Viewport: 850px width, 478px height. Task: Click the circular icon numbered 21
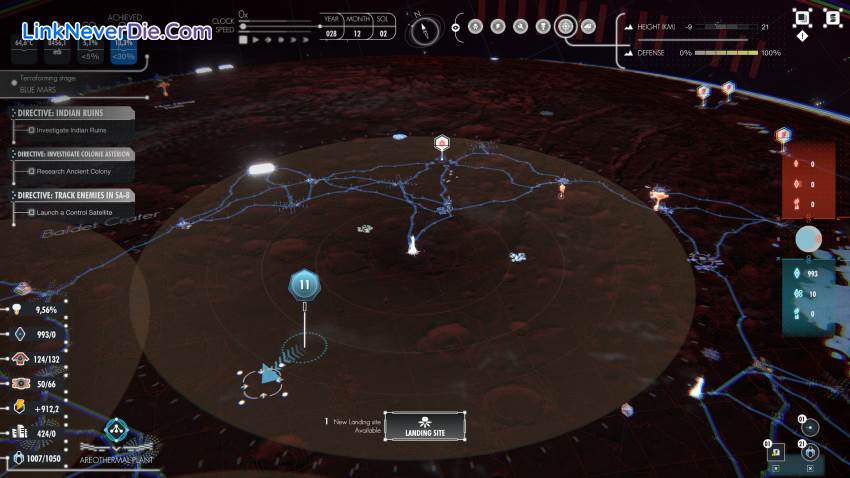810,452
